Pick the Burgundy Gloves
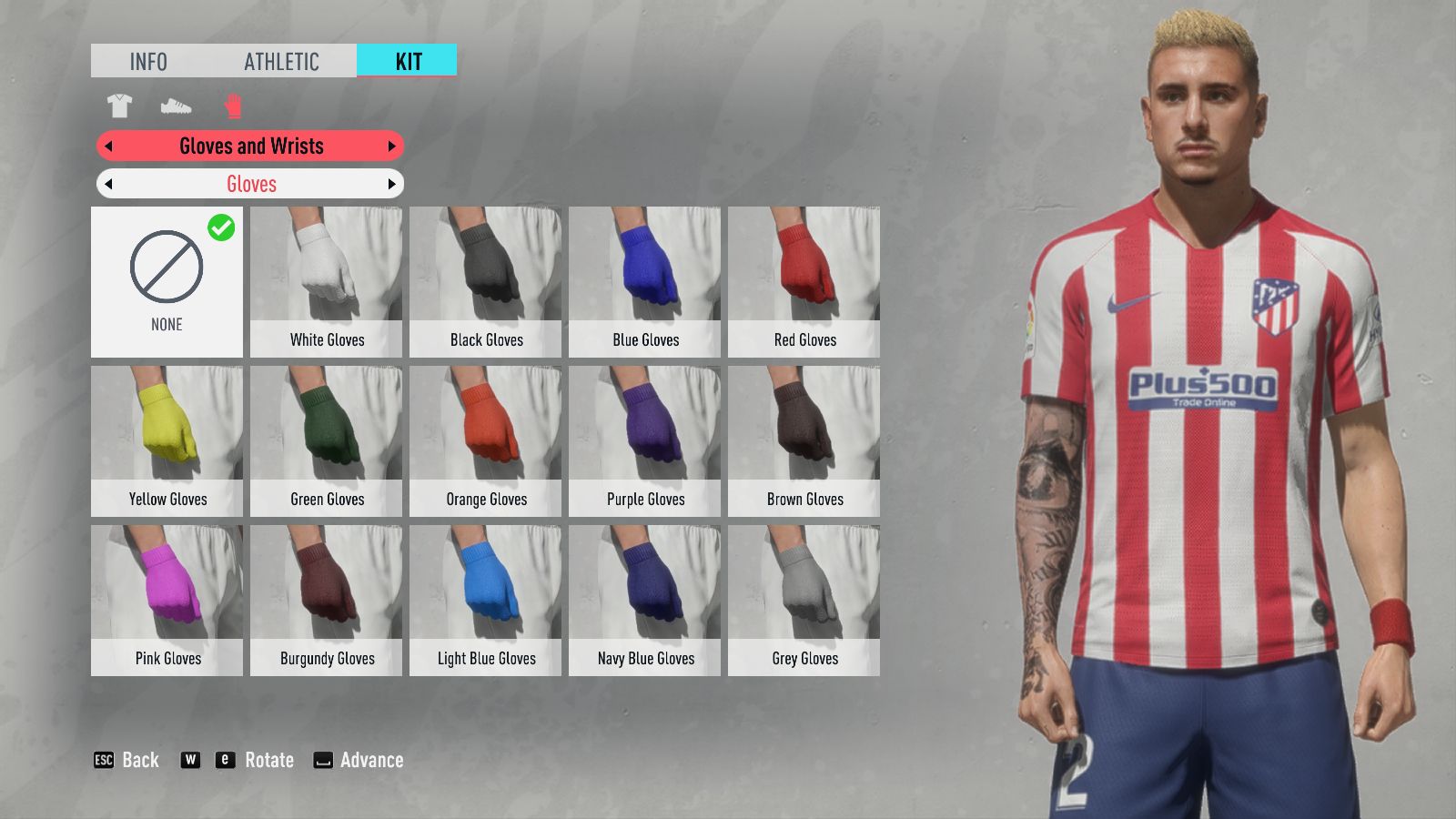The height and width of the screenshot is (819, 1456). point(326,601)
